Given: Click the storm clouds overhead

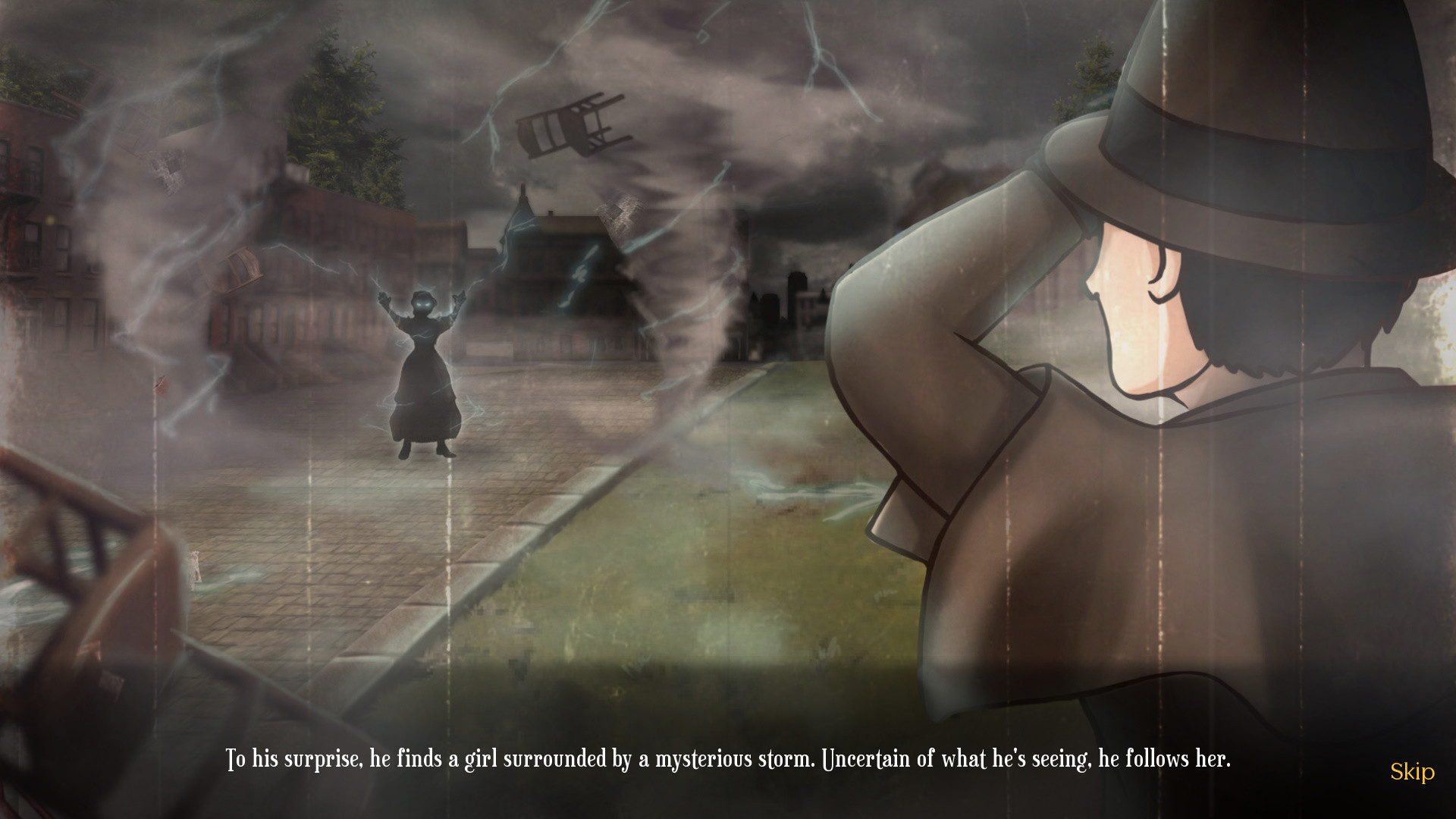Looking at the screenshot, I should click(x=796, y=61).
